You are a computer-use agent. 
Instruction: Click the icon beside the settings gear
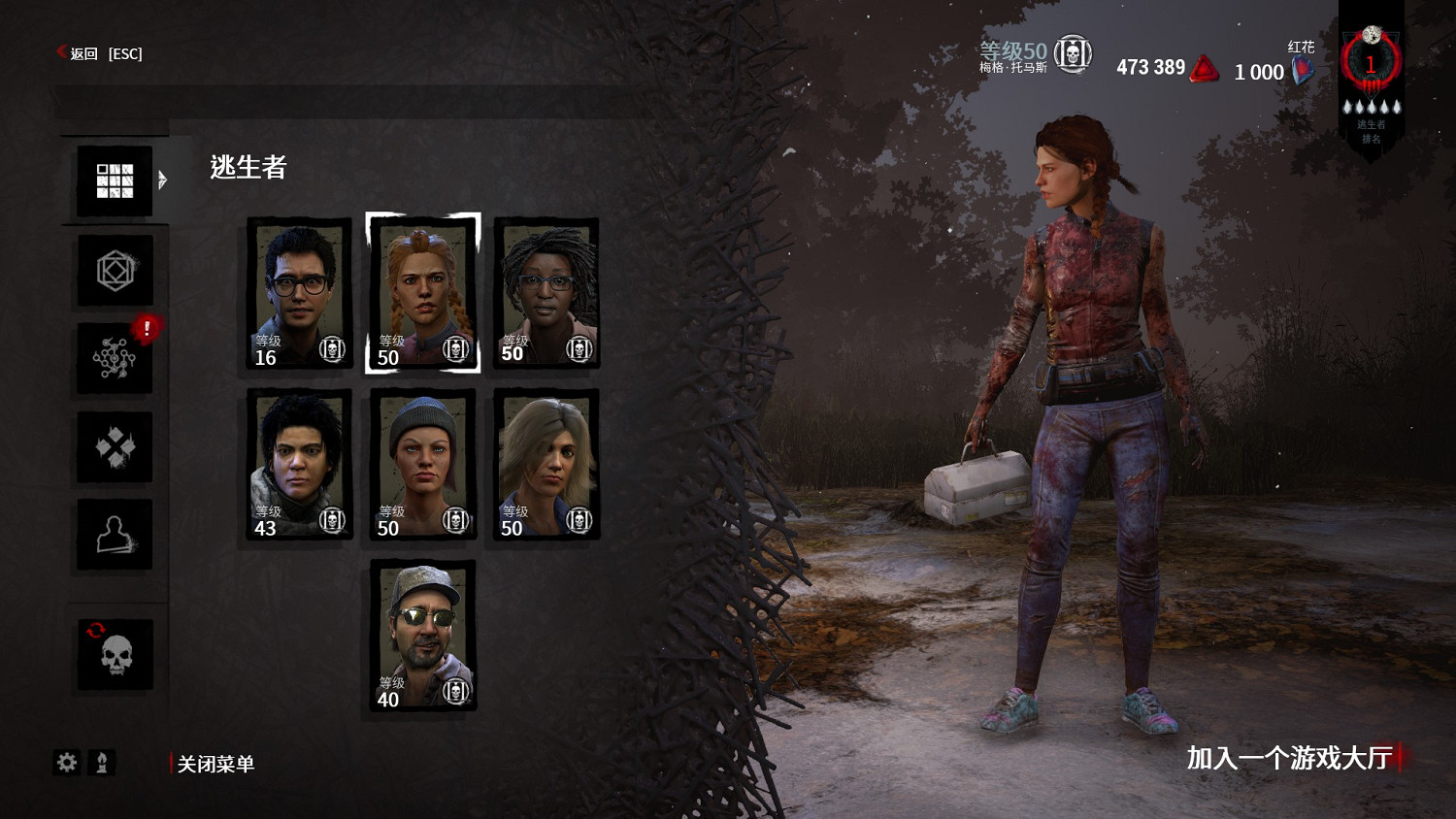click(x=102, y=763)
